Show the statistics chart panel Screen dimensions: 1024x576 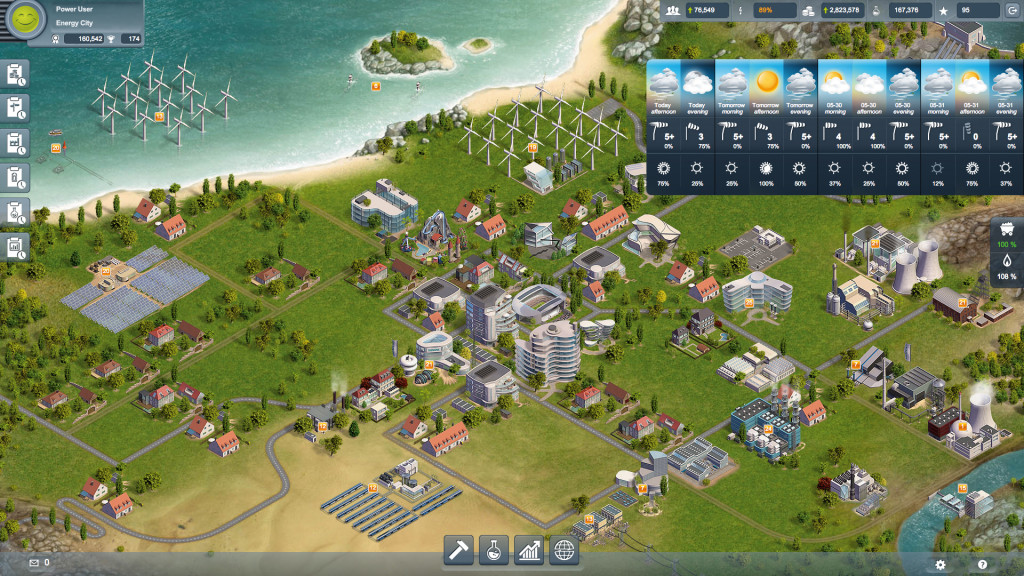pyautogui.click(x=529, y=550)
